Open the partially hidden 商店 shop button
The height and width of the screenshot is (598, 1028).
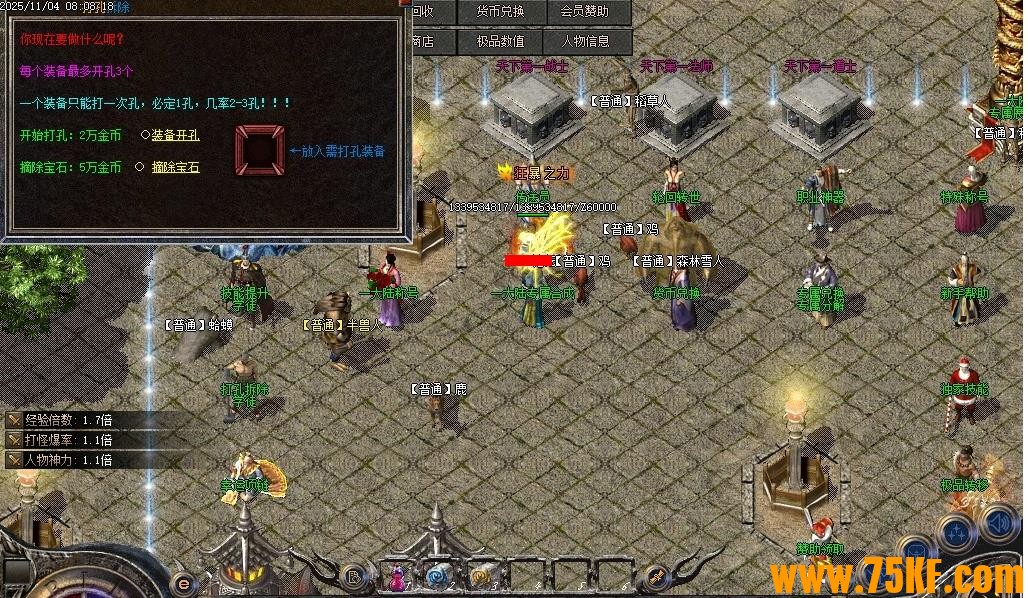pos(422,42)
